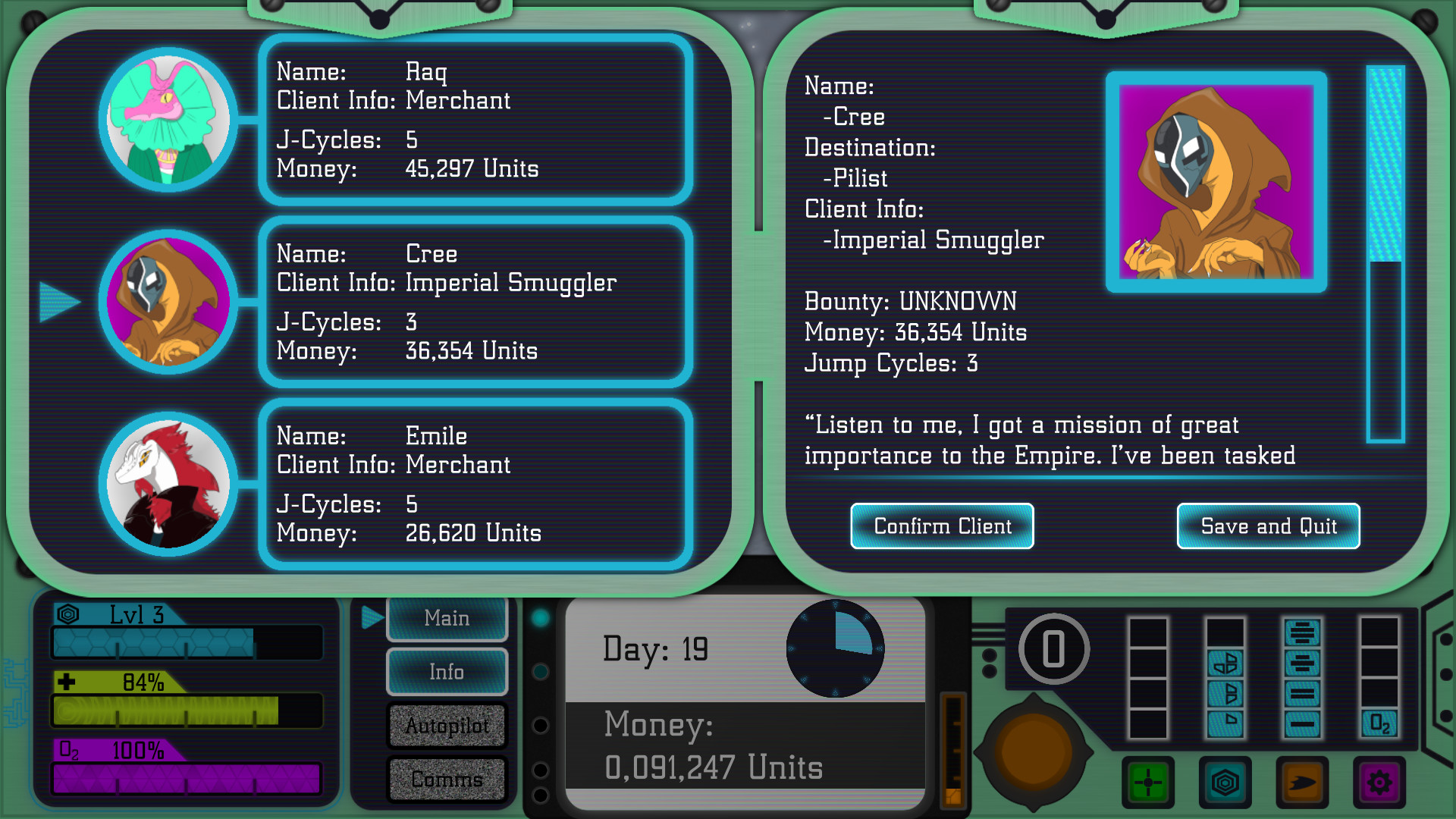Viewport: 1456px width, 819px height.
Task: Click Save and Quit
Action: [1267, 526]
